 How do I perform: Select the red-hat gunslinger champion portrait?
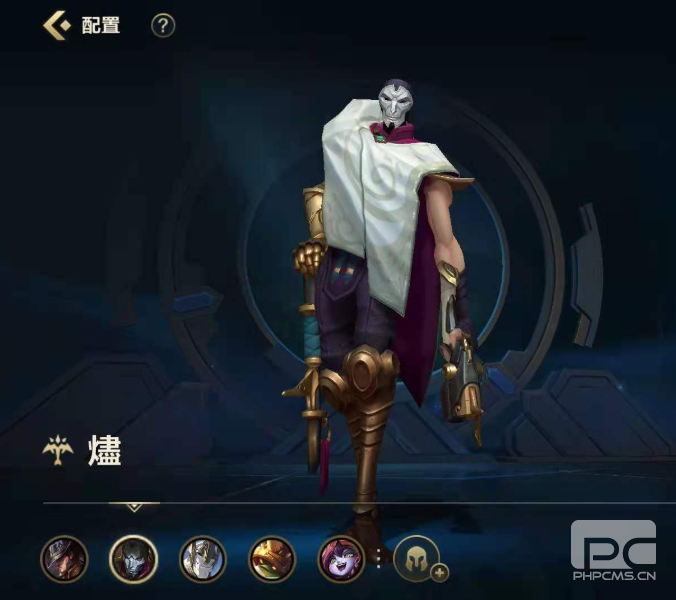point(64,559)
